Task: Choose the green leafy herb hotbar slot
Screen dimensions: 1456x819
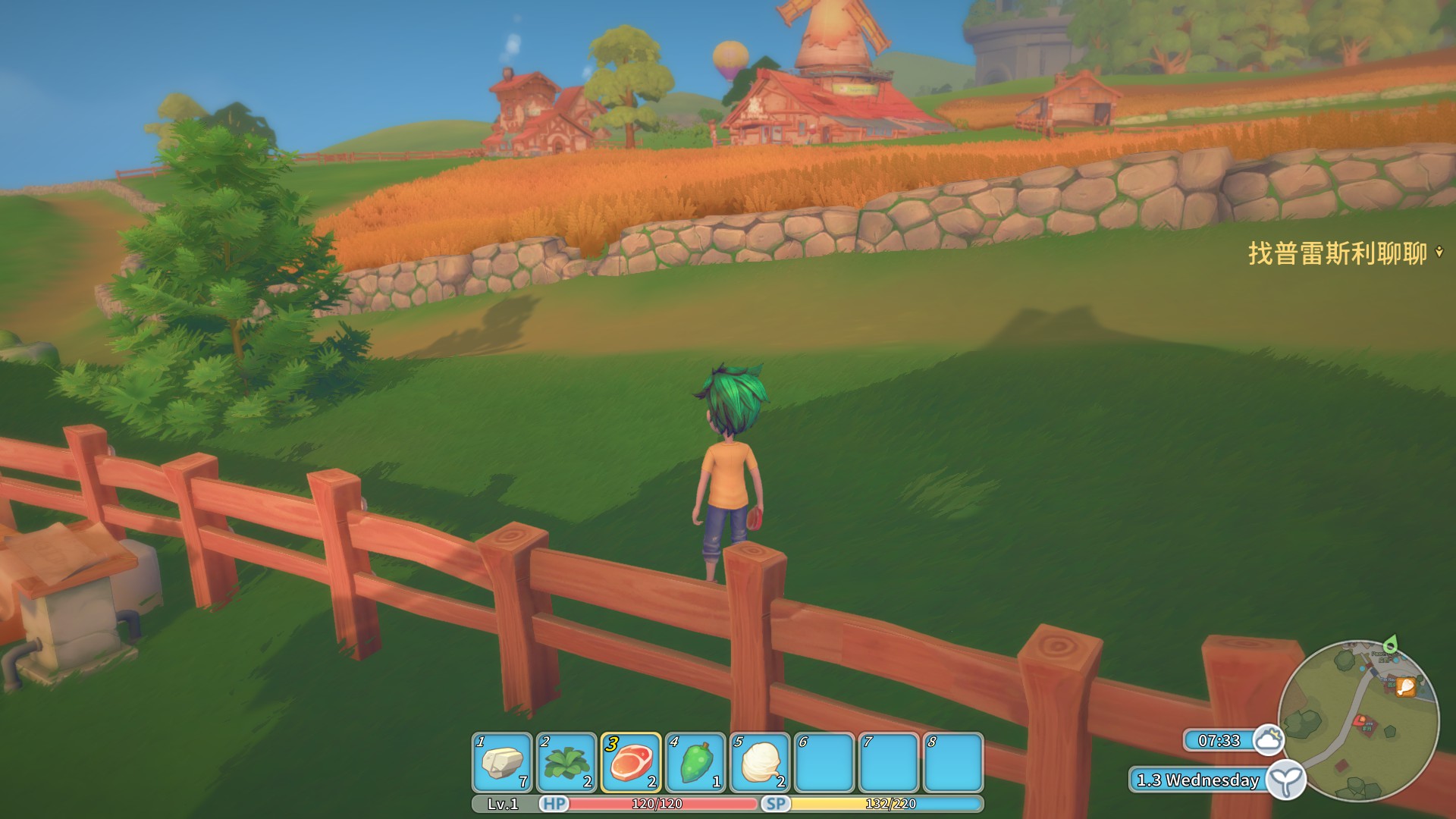Action: pos(566,762)
